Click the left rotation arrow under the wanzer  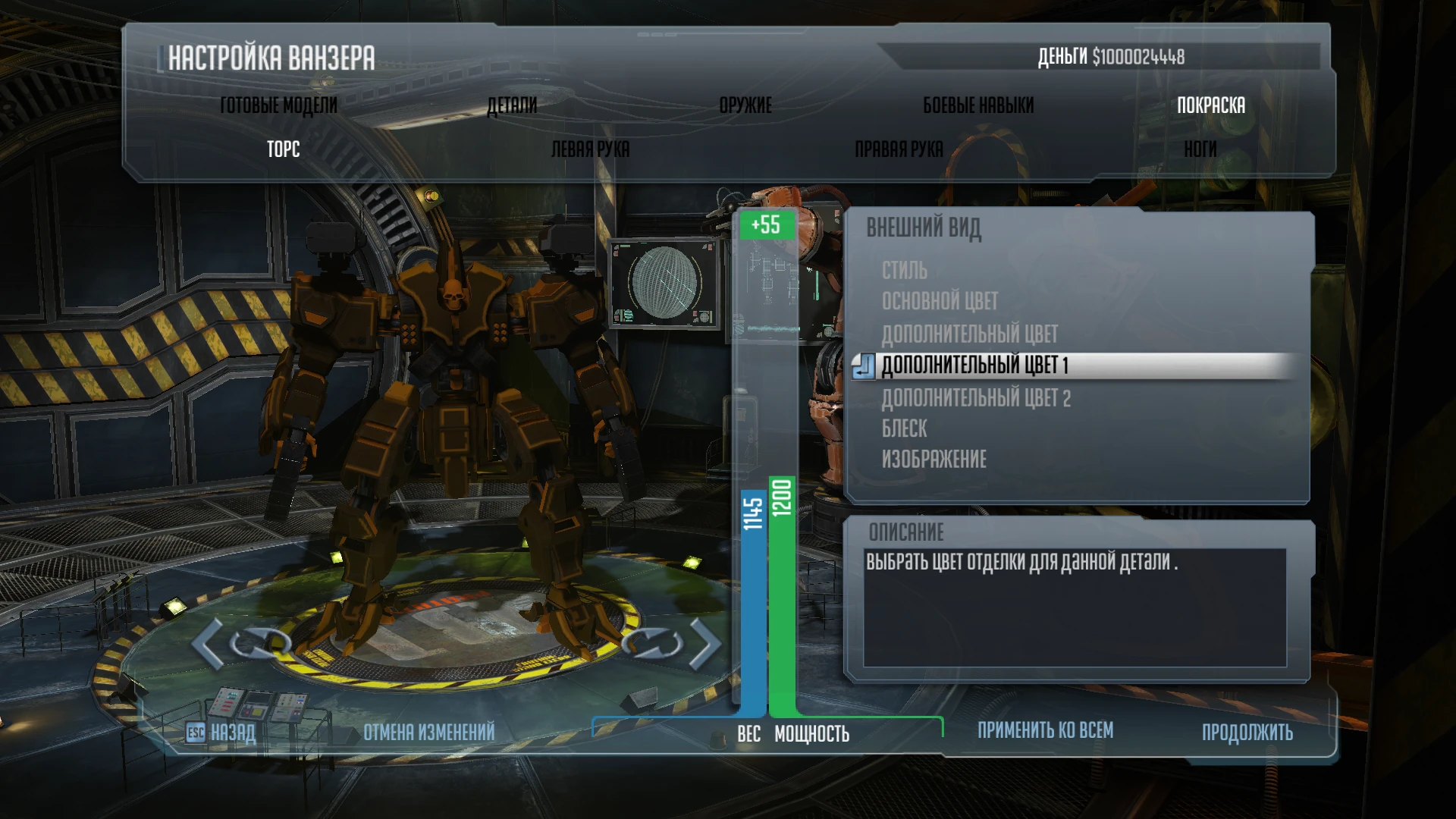(203, 643)
